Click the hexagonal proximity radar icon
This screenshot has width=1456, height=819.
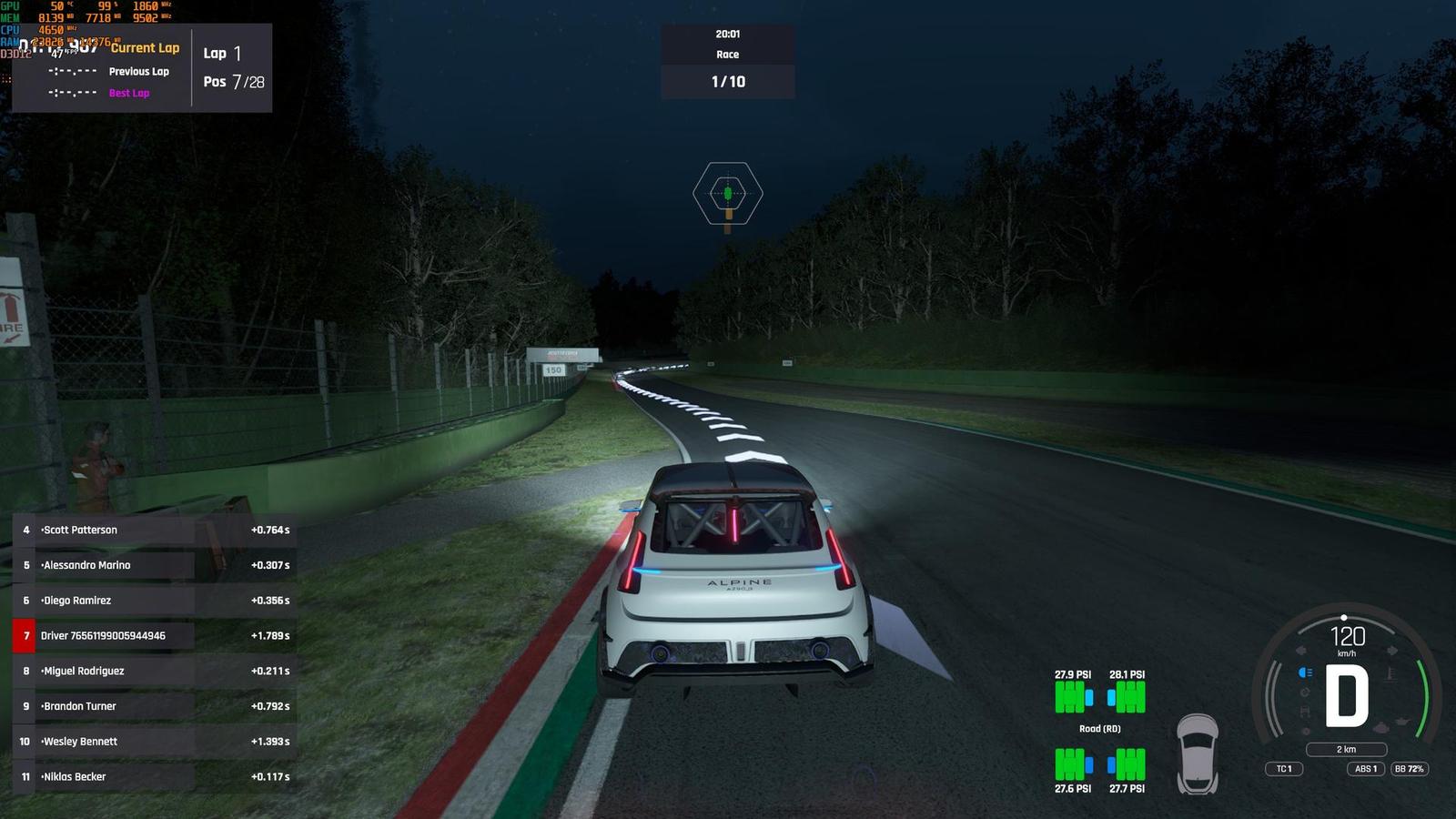727,193
